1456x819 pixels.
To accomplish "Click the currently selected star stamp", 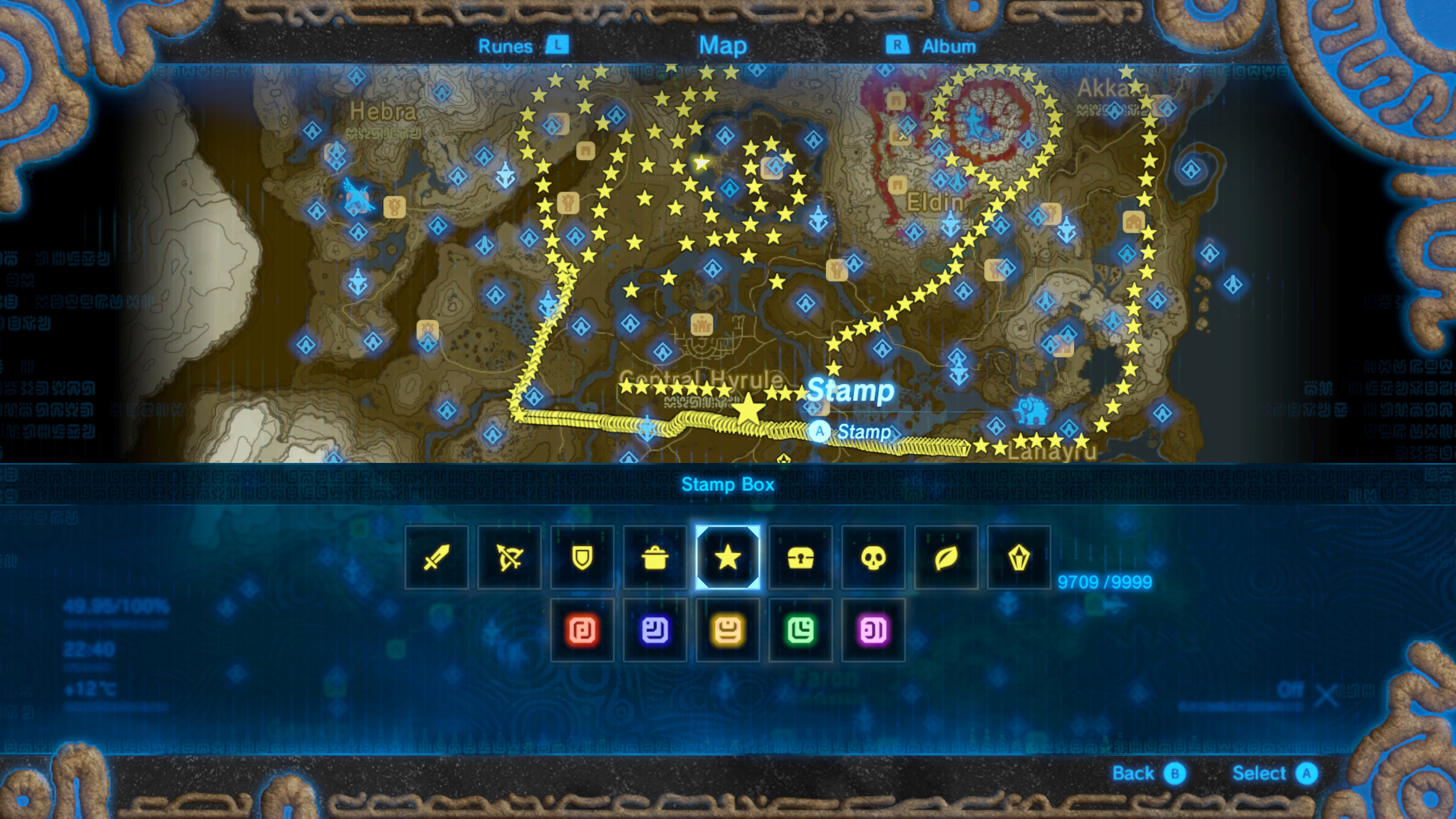I will point(727,557).
